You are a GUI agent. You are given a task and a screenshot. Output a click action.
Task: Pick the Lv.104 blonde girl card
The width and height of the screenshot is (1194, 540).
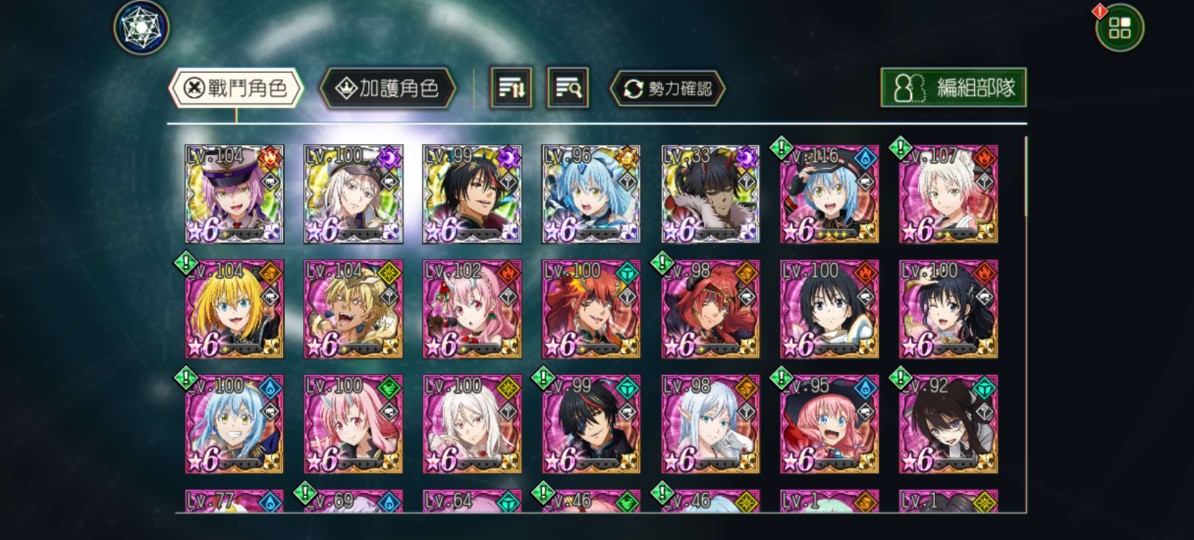(234, 309)
